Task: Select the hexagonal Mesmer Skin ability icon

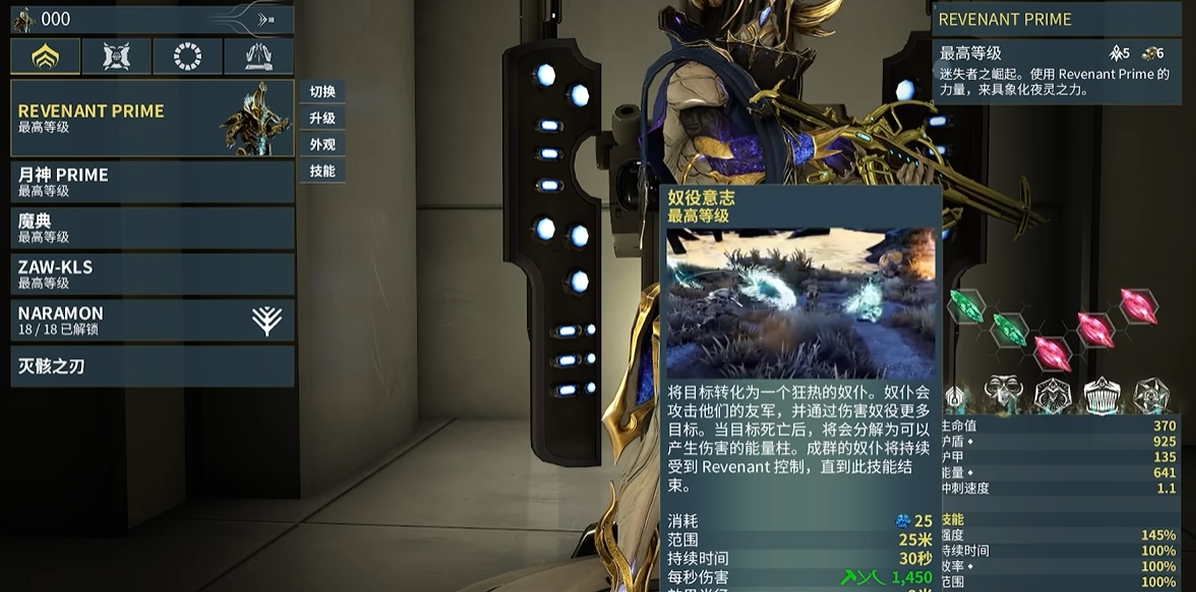Action: pyautogui.click(x=1053, y=394)
